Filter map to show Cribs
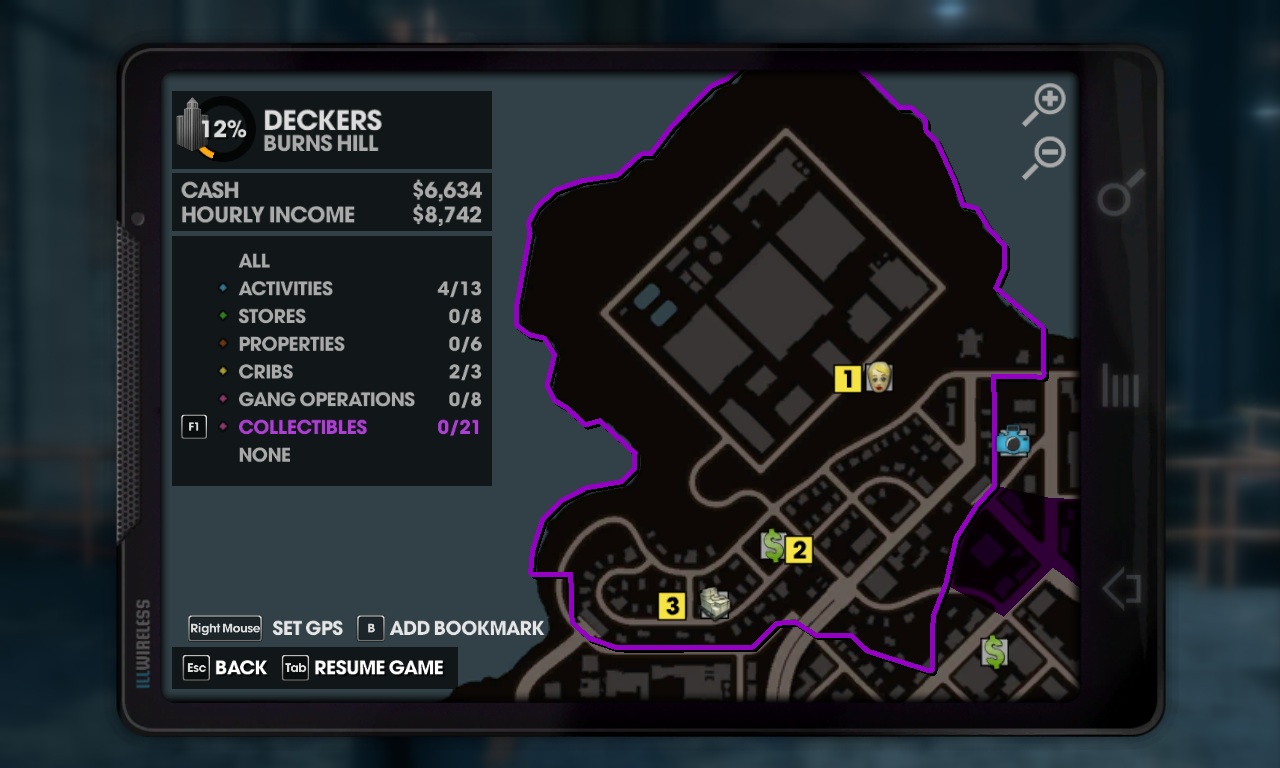Screen dimensions: 1280x768 coord(265,372)
